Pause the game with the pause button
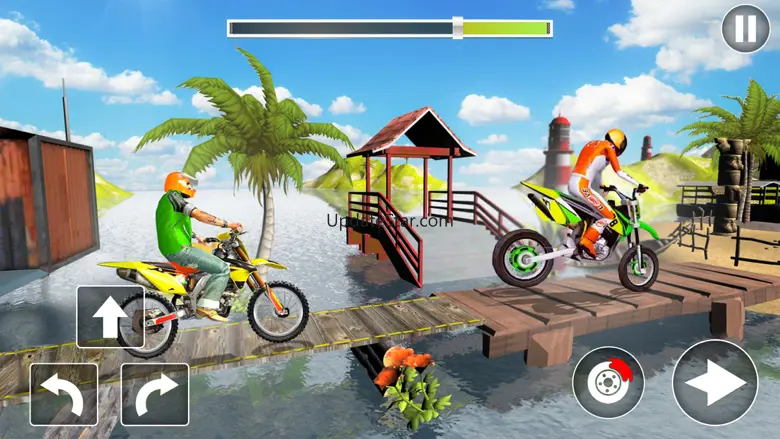Viewport: 780px width, 439px height. point(745,29)
